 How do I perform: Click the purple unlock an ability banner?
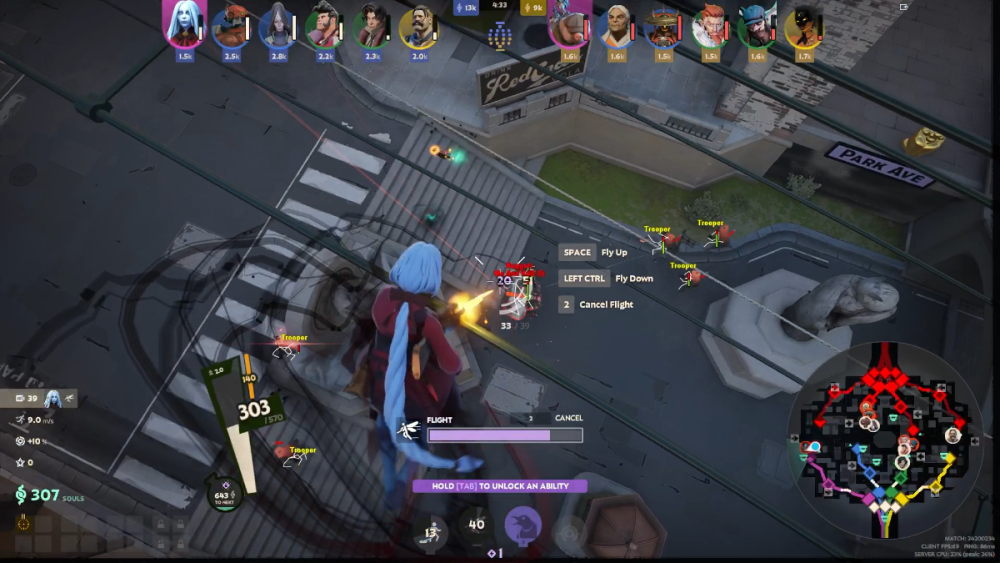[x=499, y=486]
